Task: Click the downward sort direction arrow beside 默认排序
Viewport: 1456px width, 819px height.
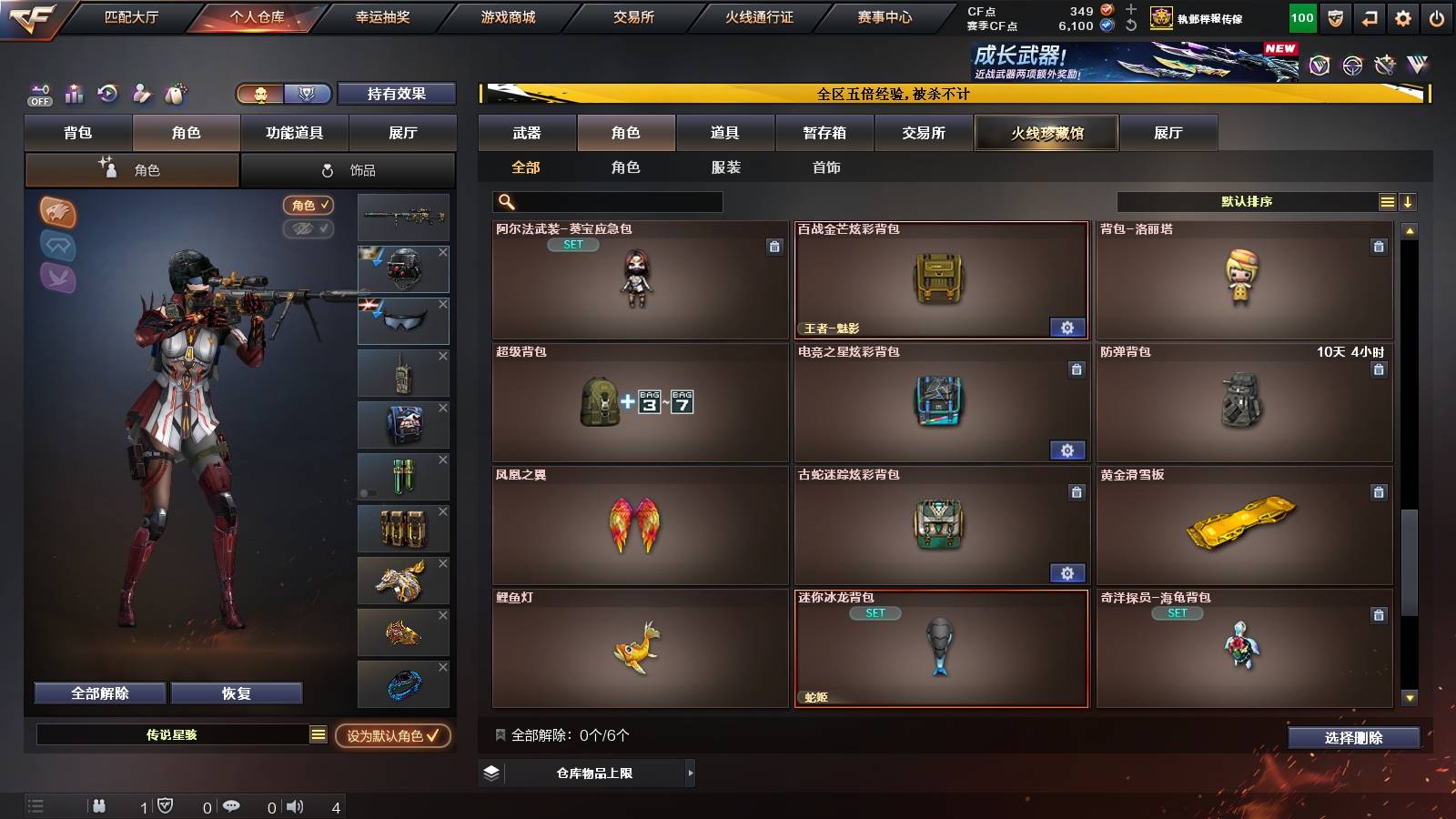Action: point(1409,201)
